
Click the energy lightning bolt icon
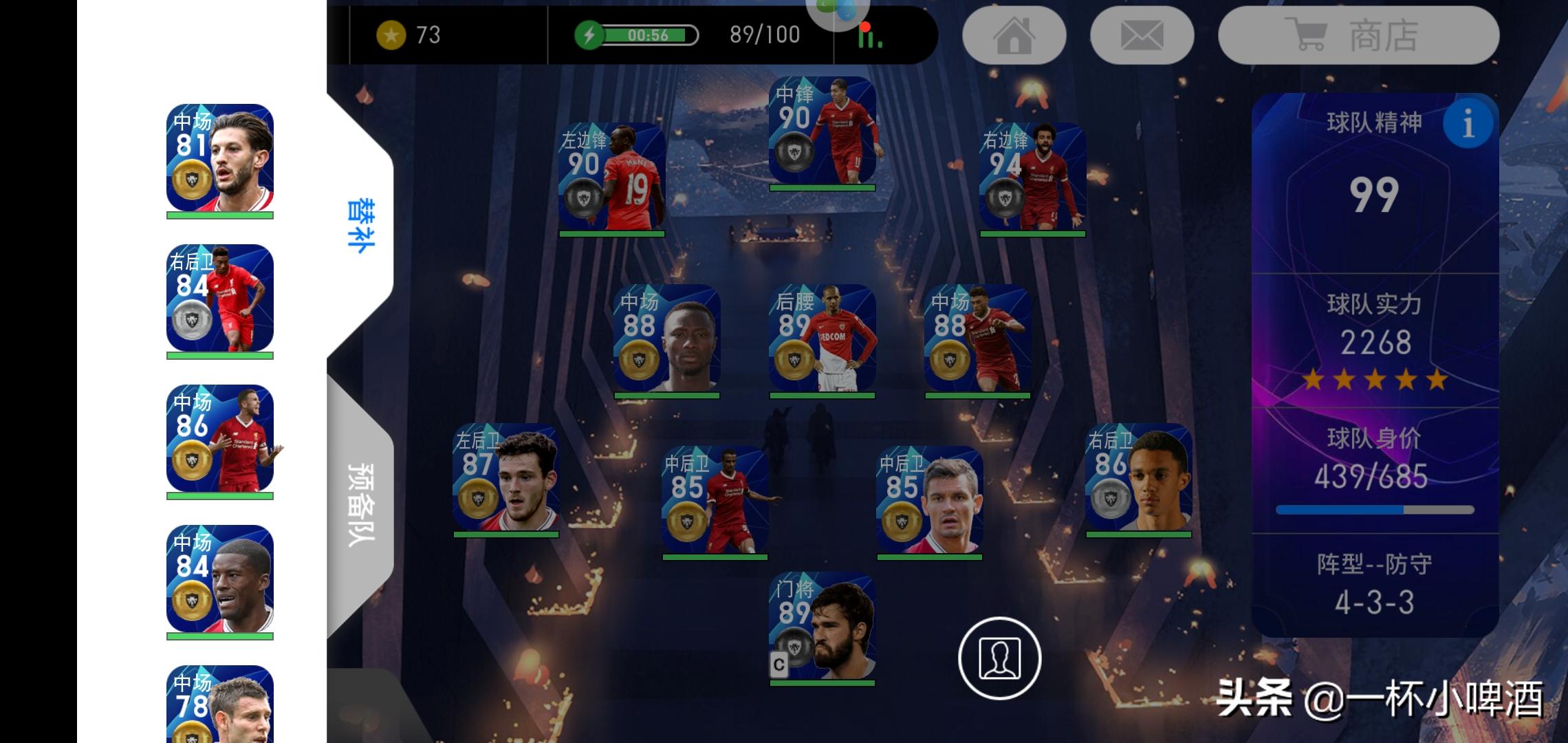click(x=589, y=35)
